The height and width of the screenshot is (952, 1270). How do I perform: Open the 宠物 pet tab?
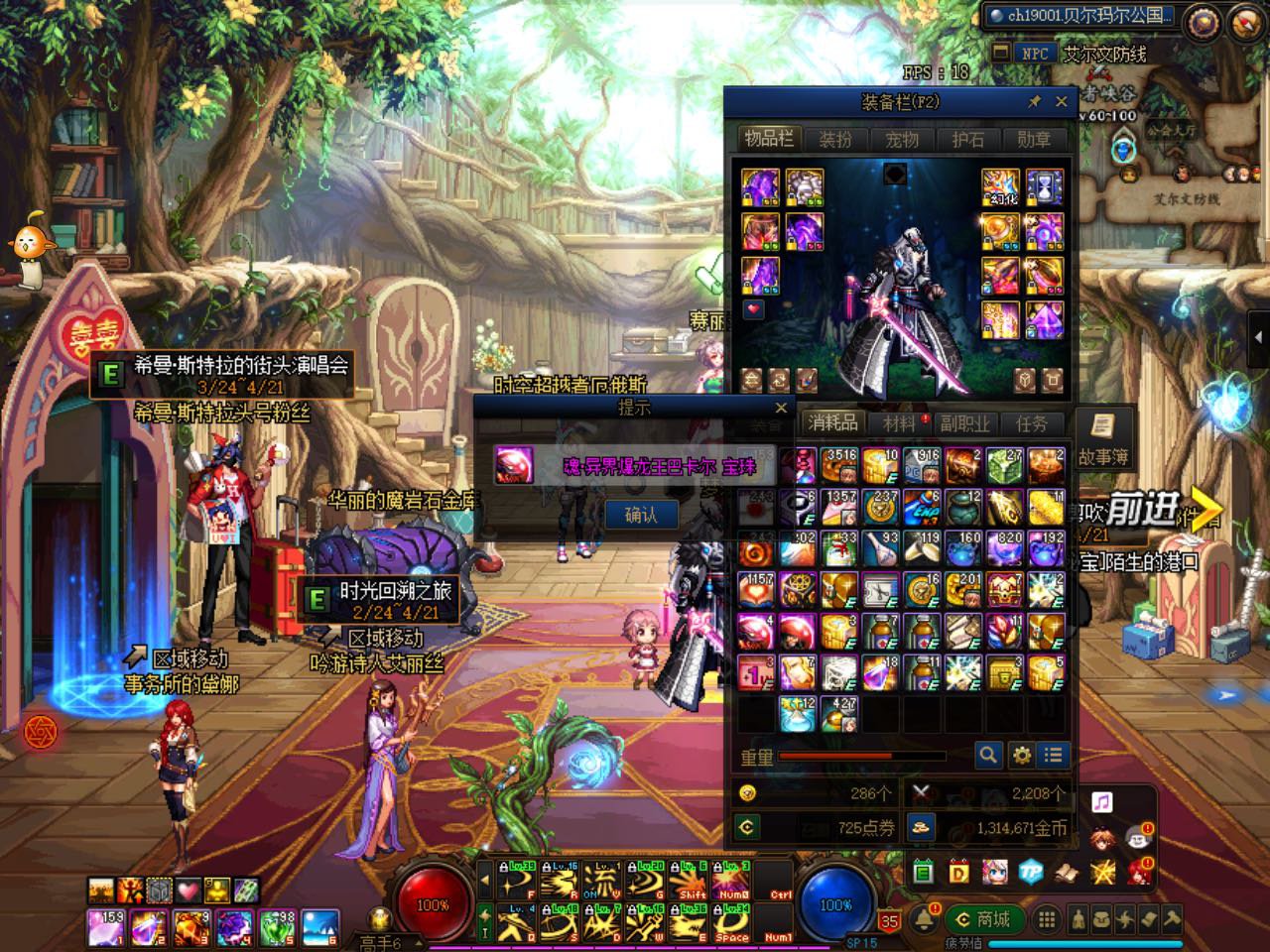click(902, 139)
